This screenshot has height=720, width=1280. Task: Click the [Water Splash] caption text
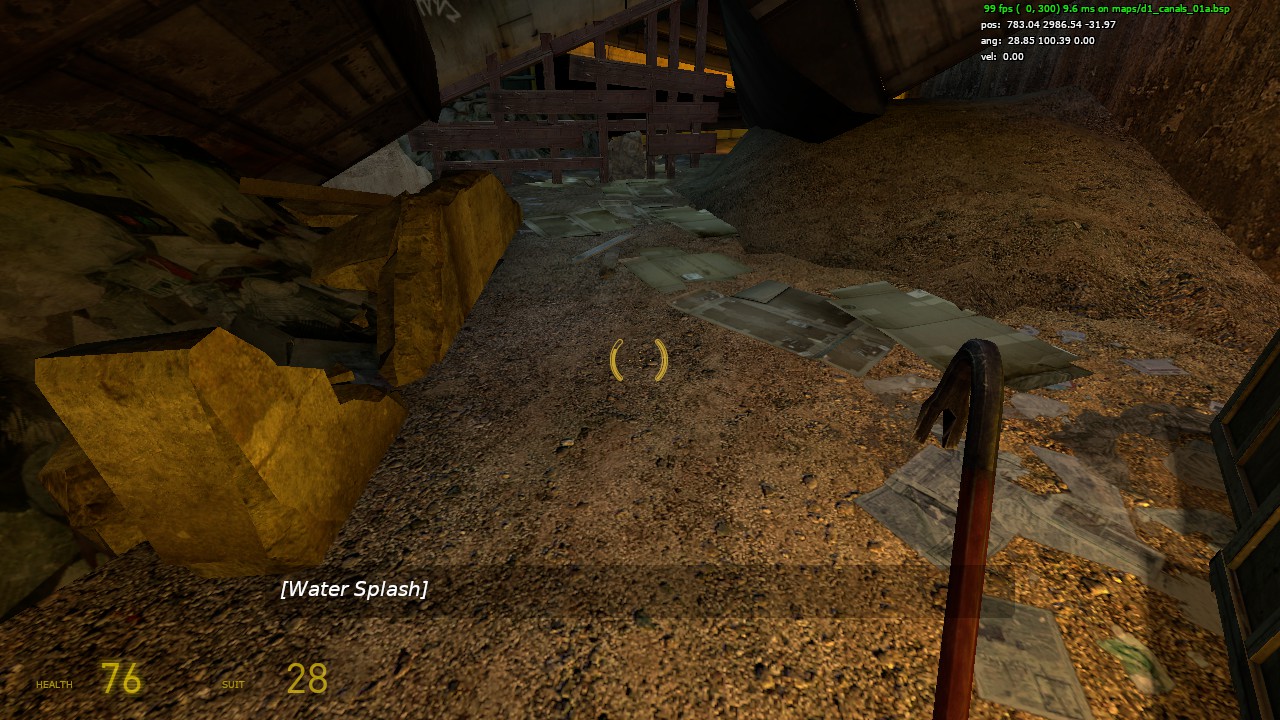pyautogui.click(x=352, y=589)
